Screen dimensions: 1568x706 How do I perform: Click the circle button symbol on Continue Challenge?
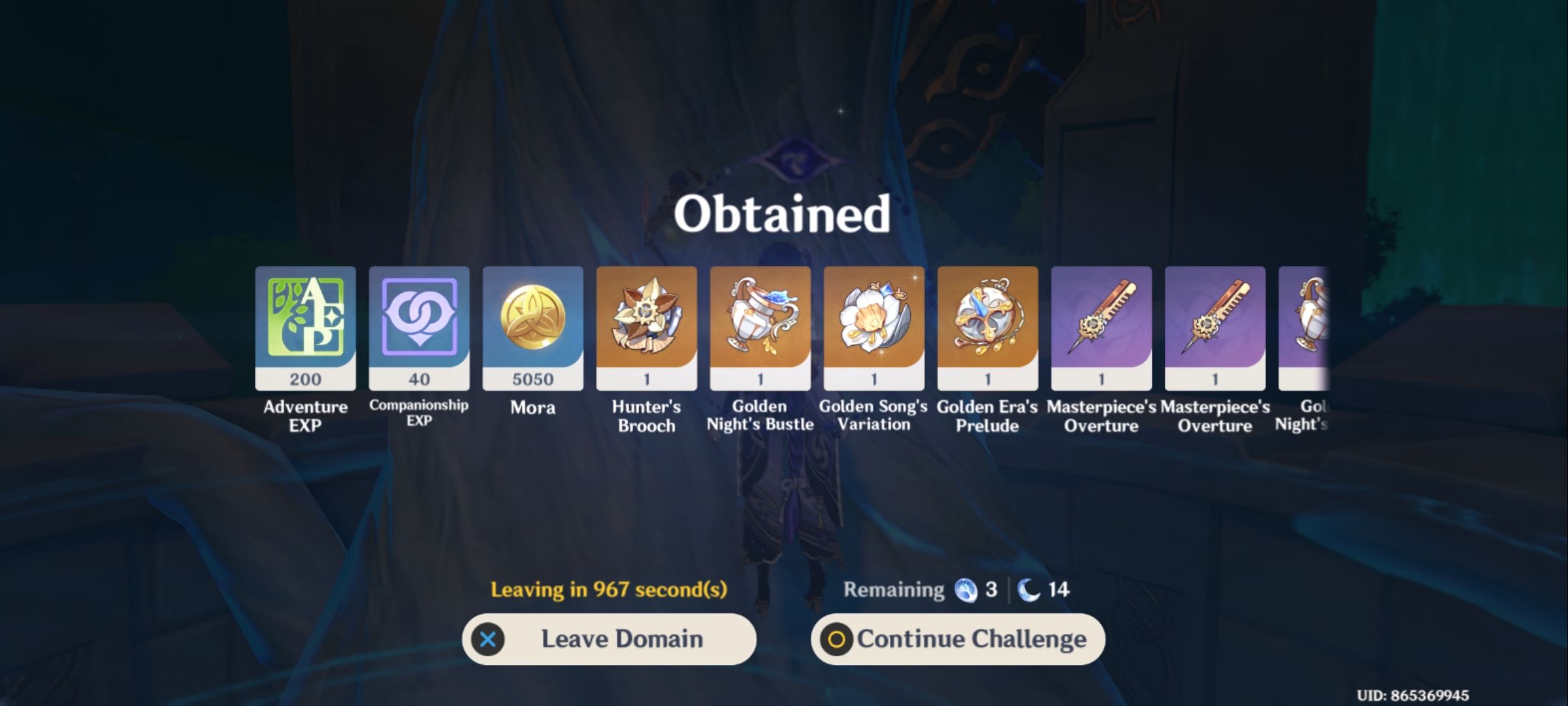[839, 639]
